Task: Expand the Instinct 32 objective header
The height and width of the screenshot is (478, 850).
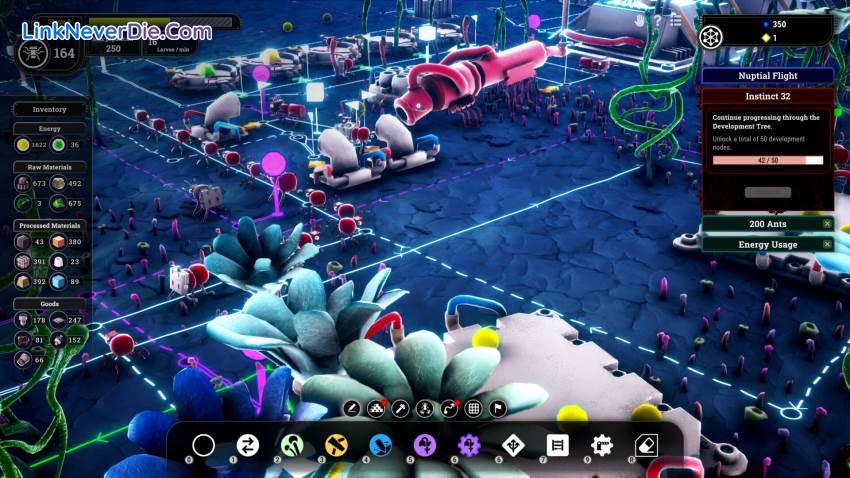Action: tap(767, 97)
